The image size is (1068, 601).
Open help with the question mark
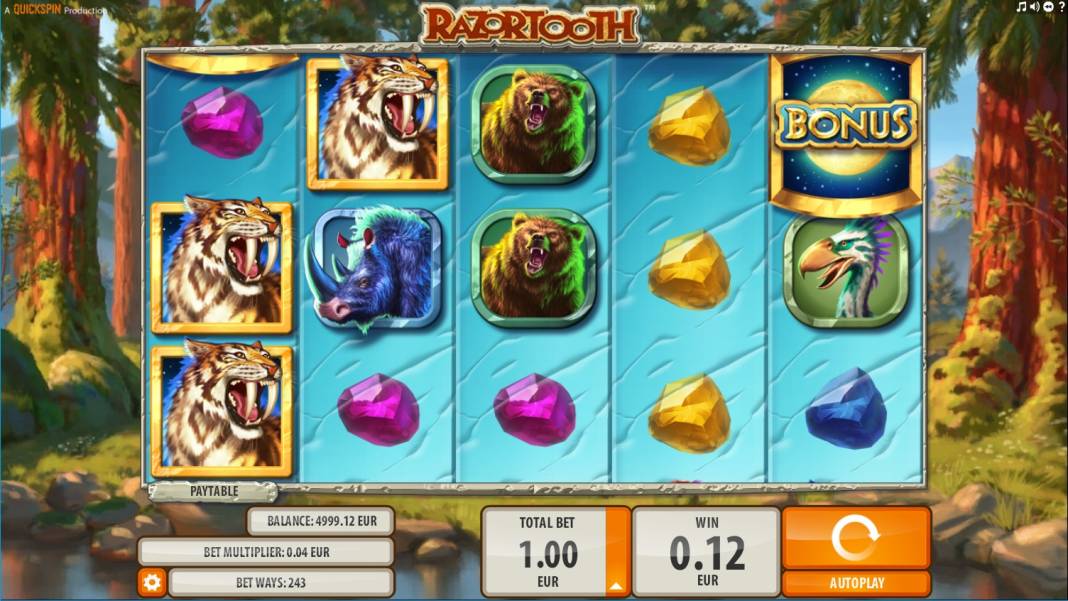(1060, 8)
